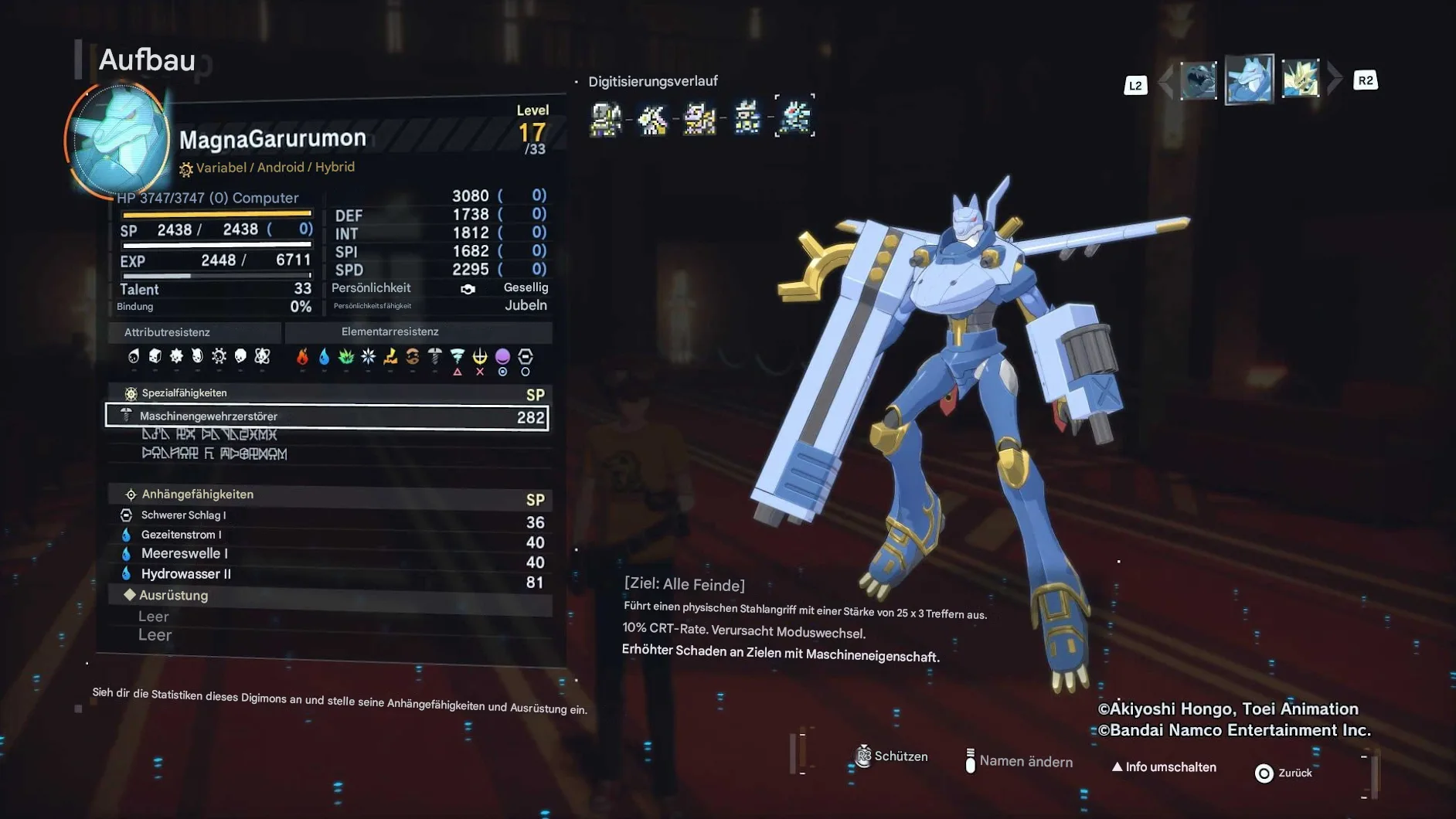Choose the Gezeitenstrom I skill row
Image resolution: width=1456 pixels, height=819 pixels.
point(181,535)
